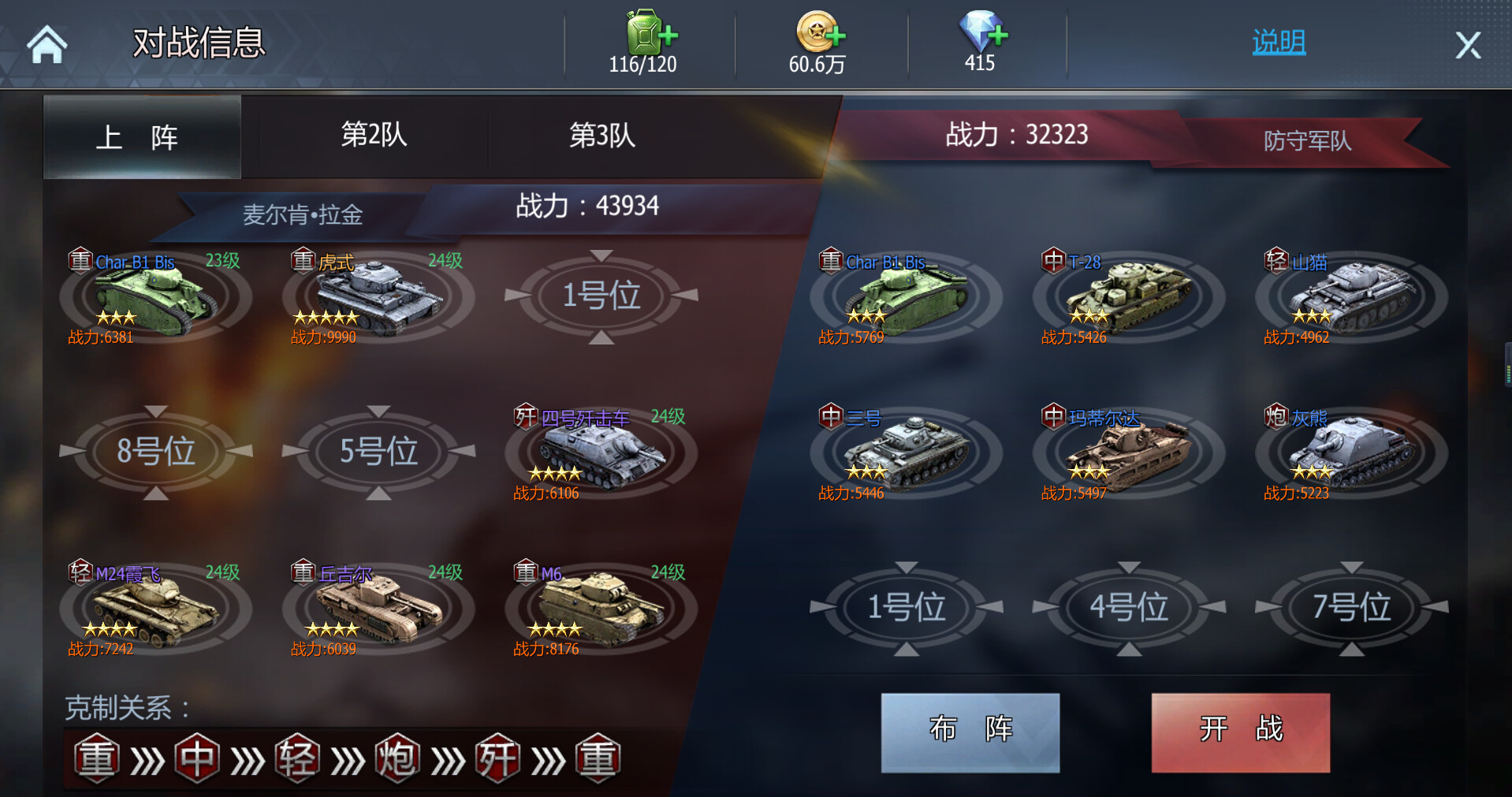
Task: Open the 说明 help link
Action: coord(1278,43)
